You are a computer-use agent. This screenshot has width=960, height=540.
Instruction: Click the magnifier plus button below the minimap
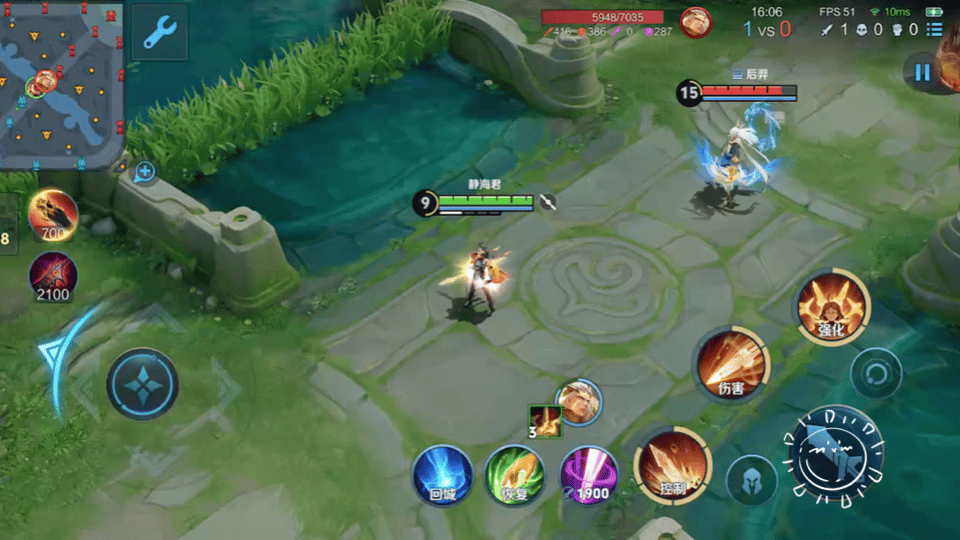tap(145, 172)
